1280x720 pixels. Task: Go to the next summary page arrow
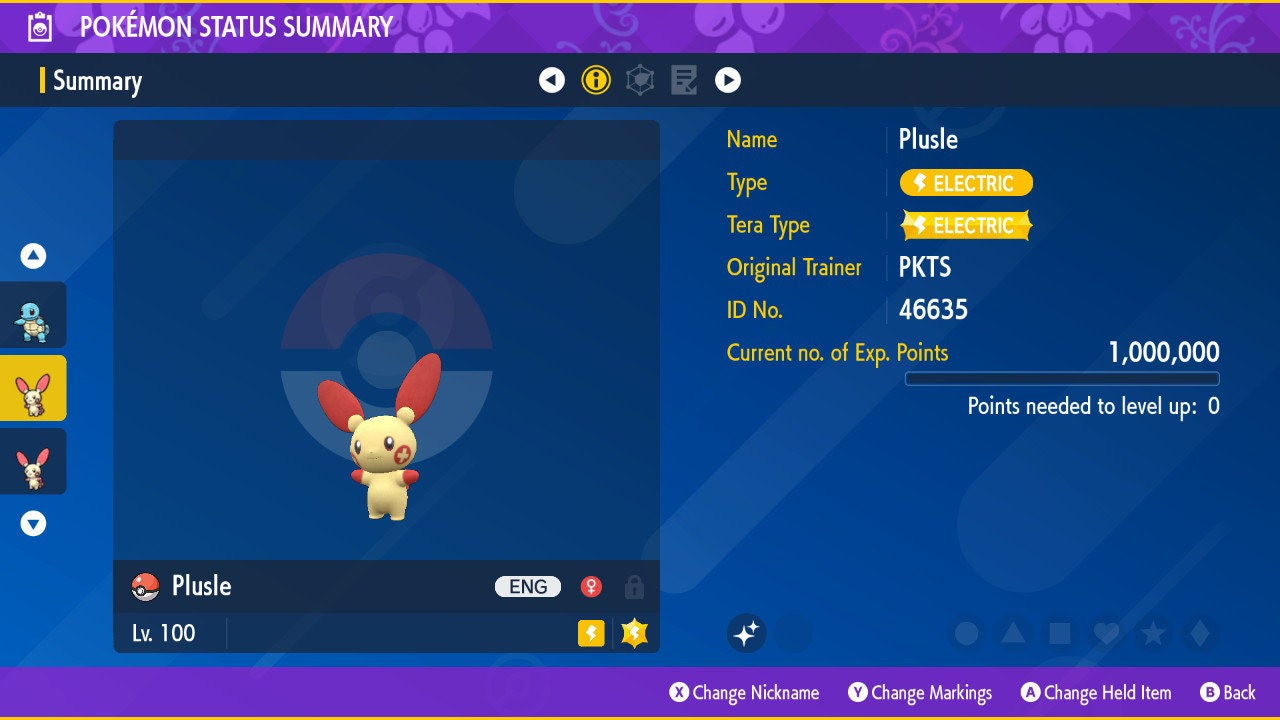(x=728, y=80)
